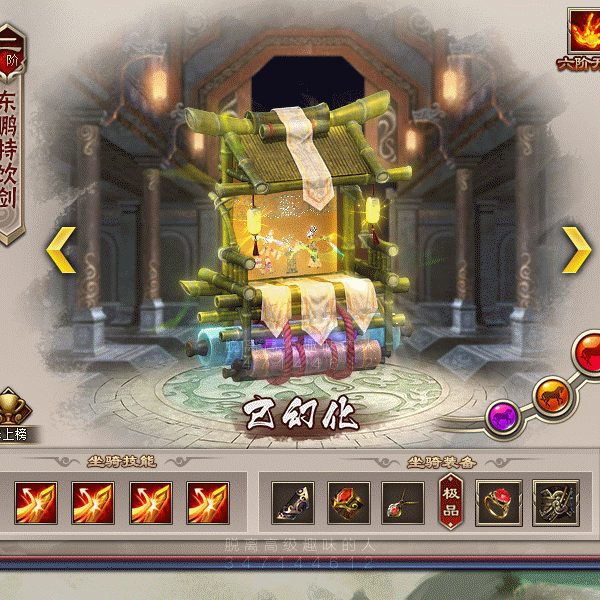Go to the next mount with right arrow
This screenshot has width=600, height=600.
[x=575, y=249]
